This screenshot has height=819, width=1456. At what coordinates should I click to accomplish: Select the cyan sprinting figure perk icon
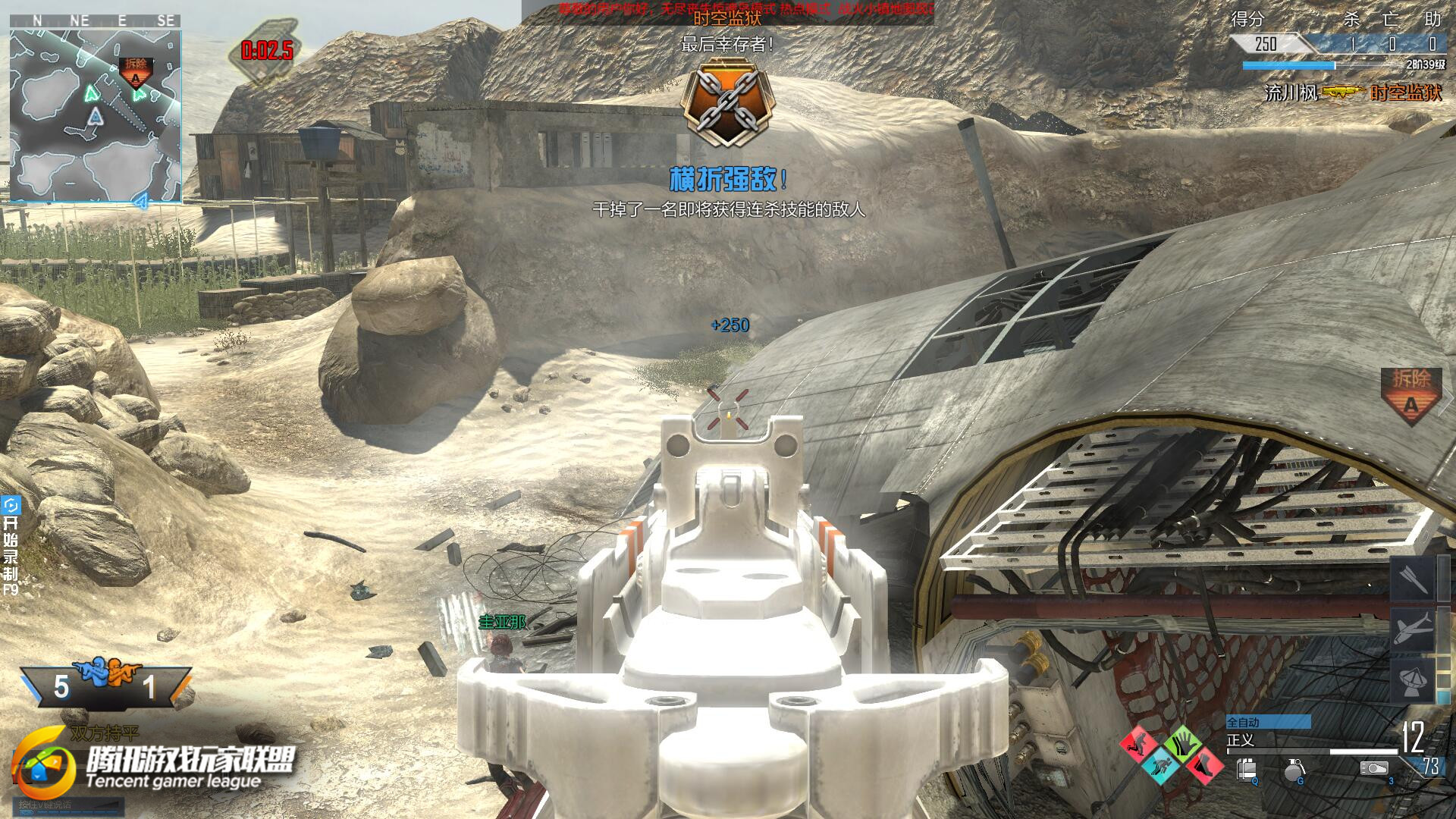tap(1161, 764)
